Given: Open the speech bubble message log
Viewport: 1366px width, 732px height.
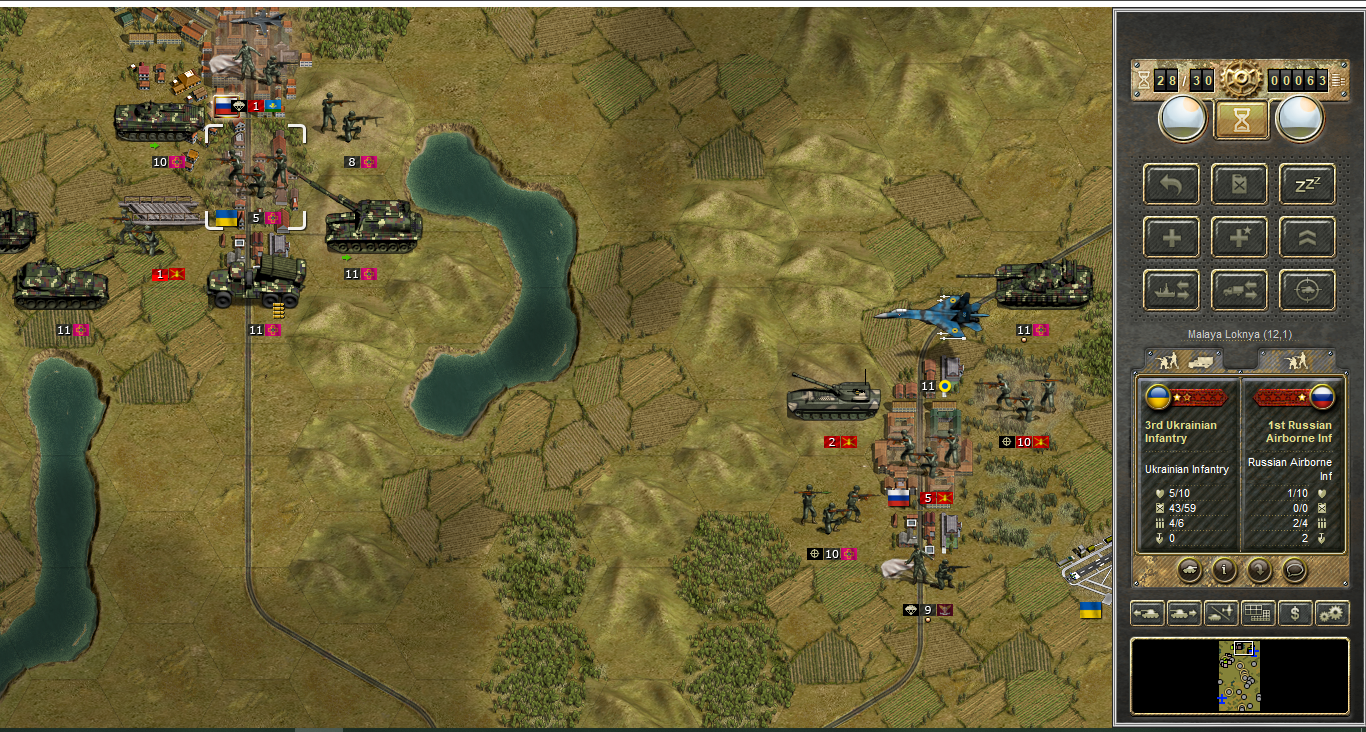Looking at the screenshot, I should click(1295, 570).
